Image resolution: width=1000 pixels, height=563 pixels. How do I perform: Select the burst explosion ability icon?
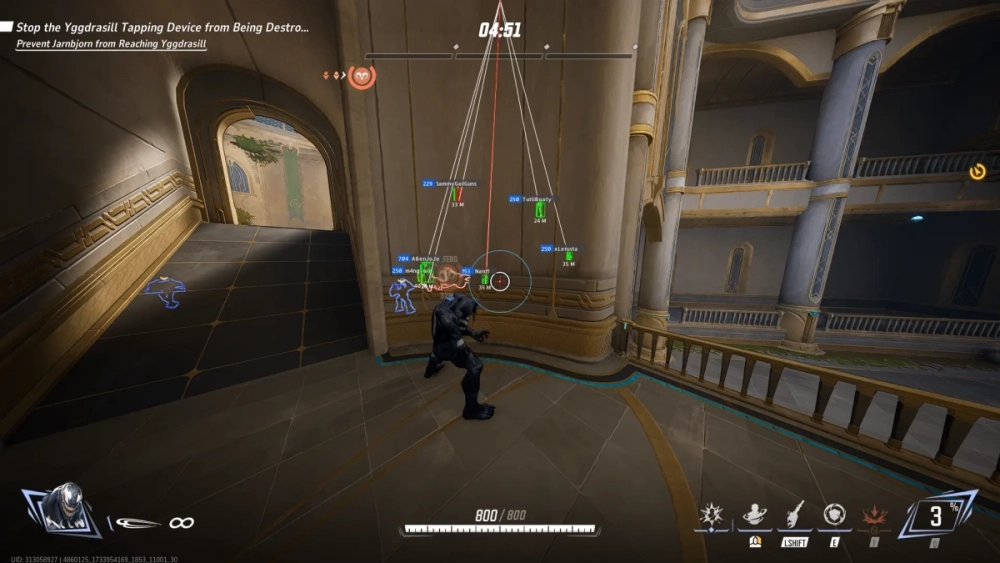714,515
